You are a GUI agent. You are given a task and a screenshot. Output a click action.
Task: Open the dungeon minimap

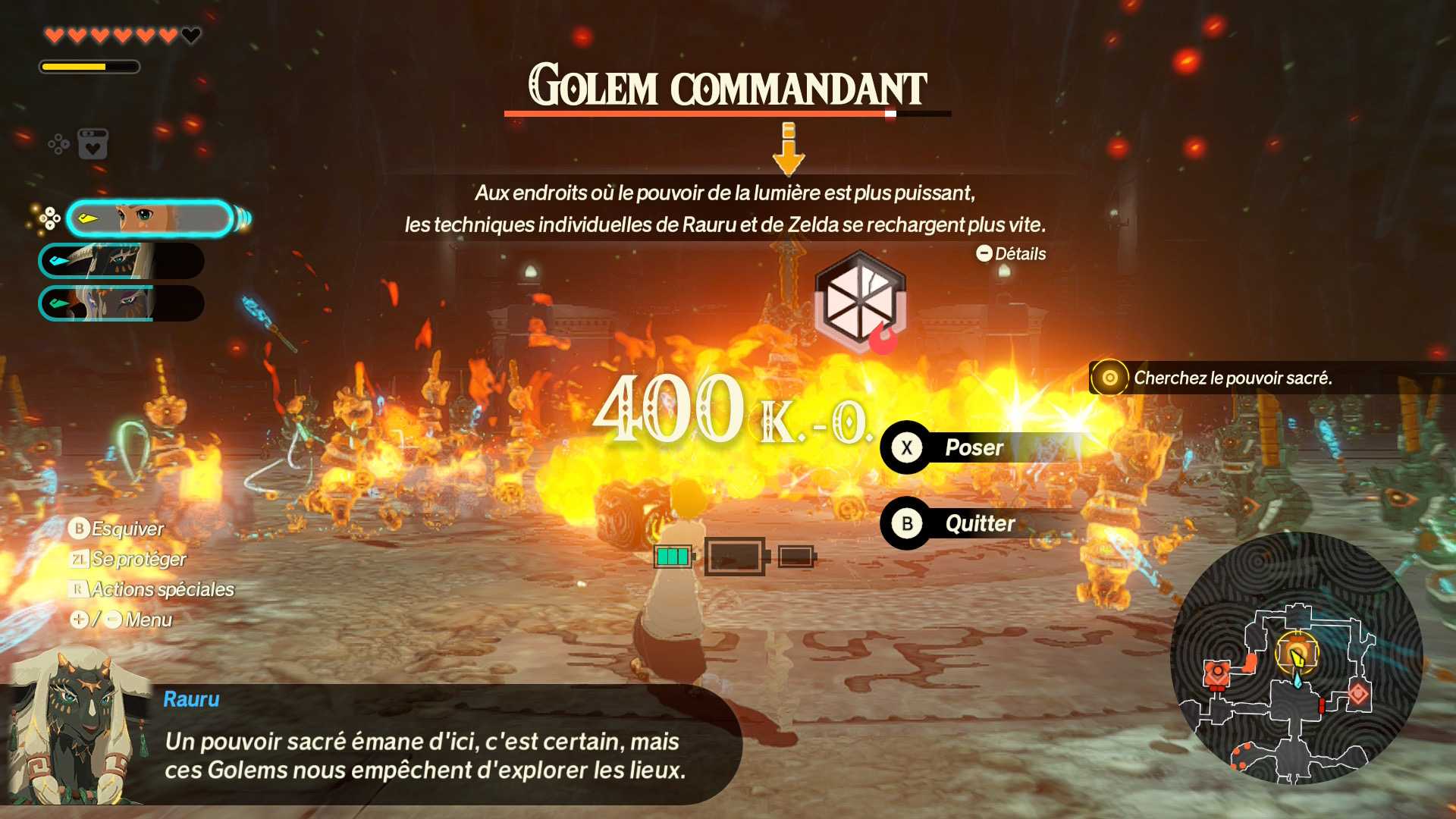[x=1296, y=658]
